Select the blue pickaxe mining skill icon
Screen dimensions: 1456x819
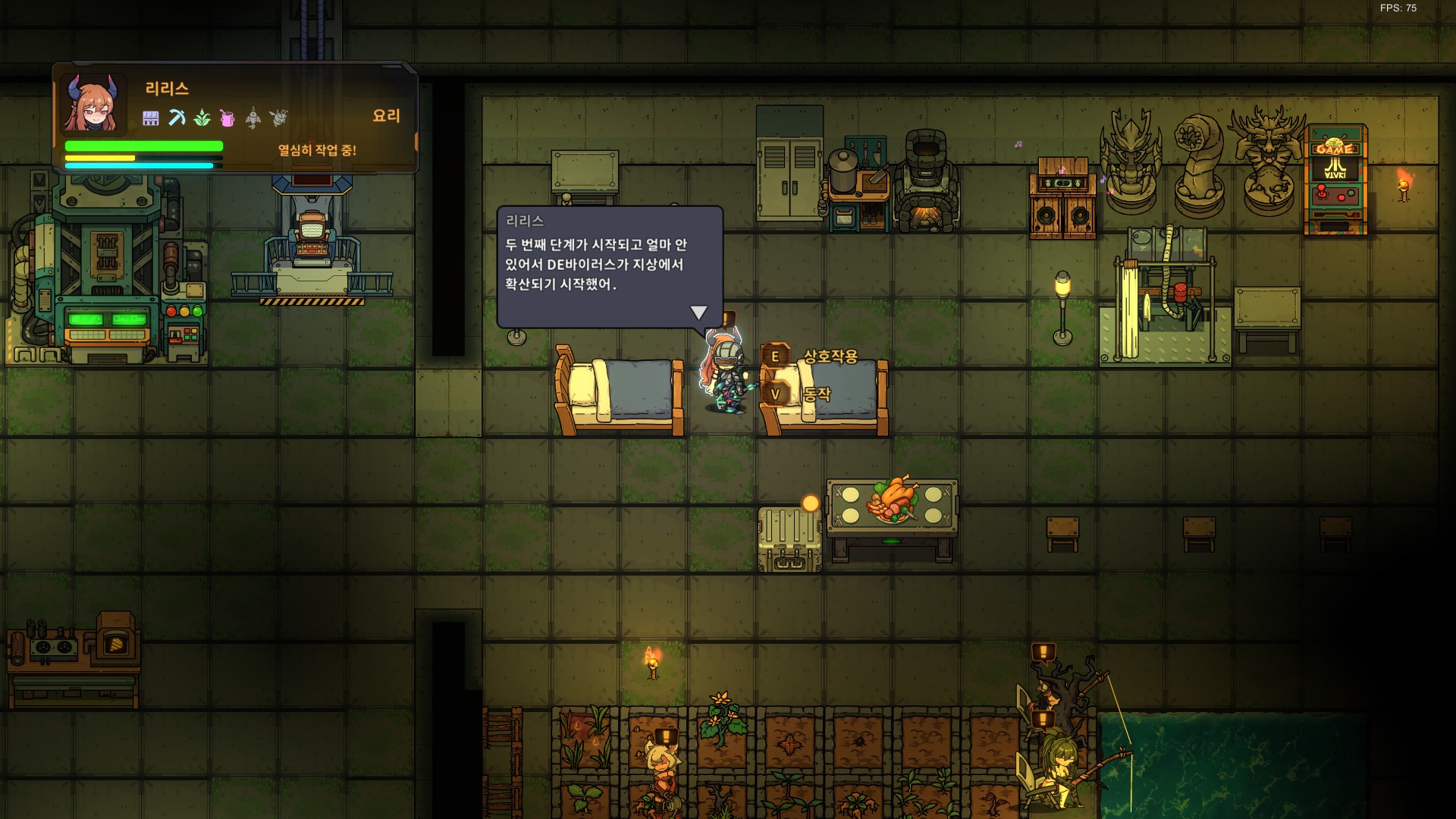[177, 118]
